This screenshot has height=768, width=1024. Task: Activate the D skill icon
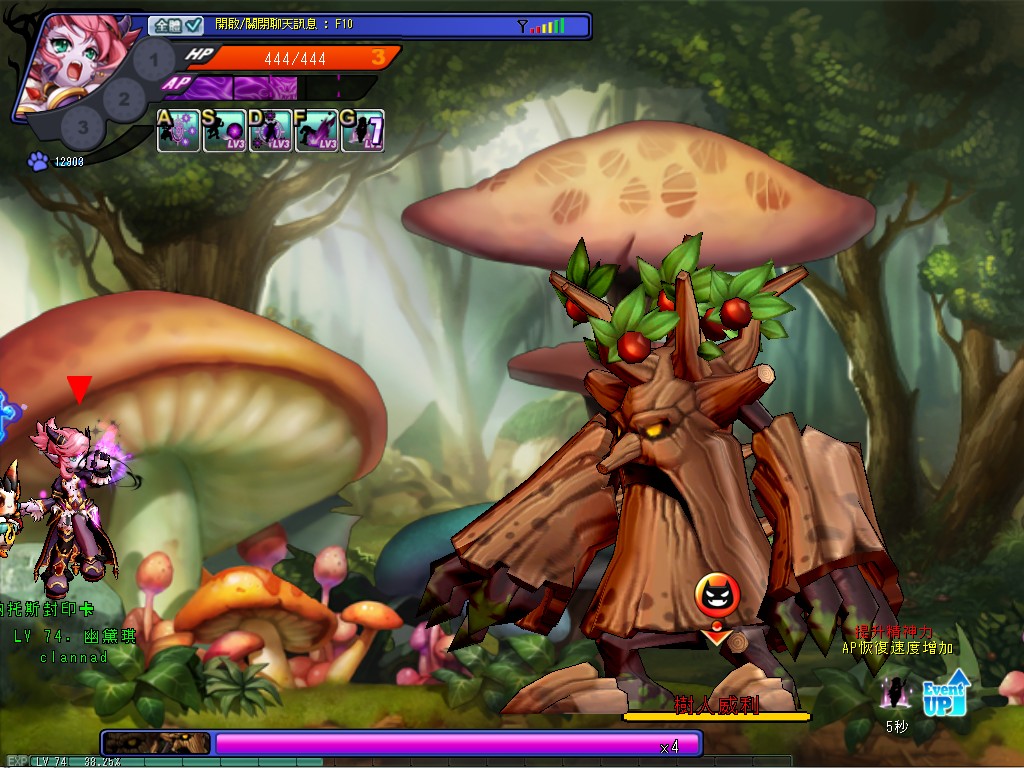270,131
